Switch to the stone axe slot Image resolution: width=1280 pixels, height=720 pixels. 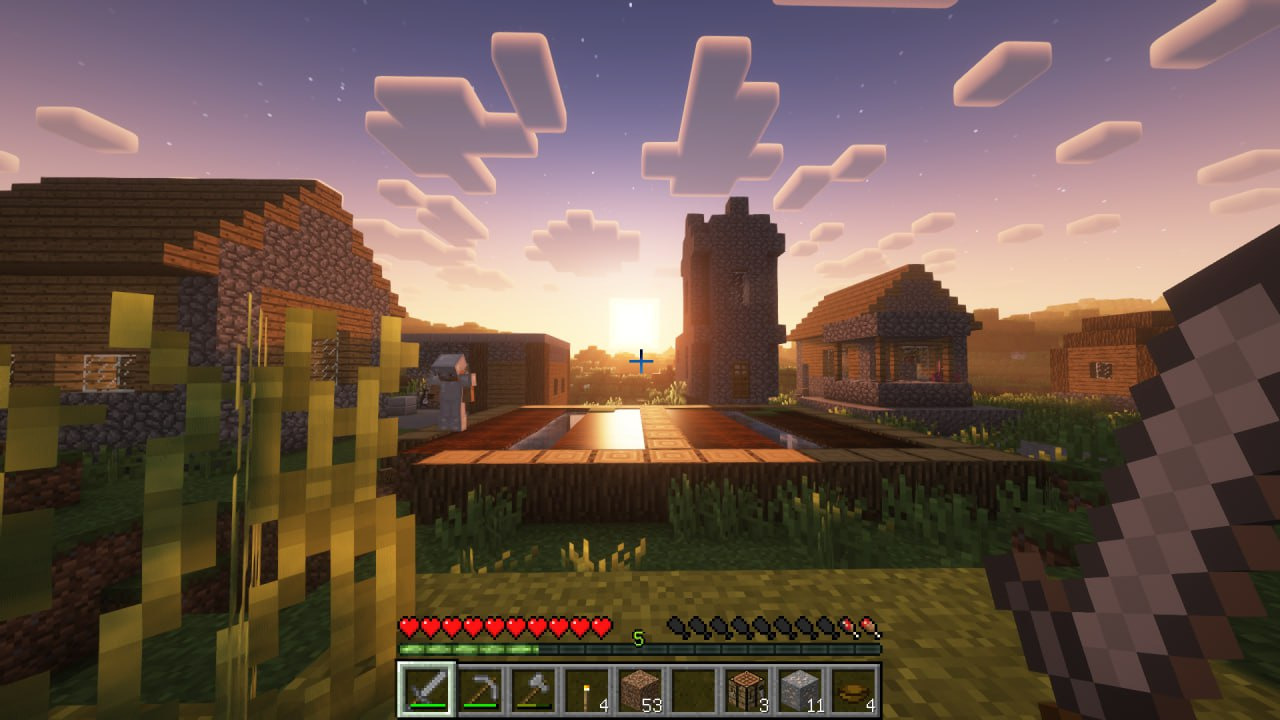533,689
